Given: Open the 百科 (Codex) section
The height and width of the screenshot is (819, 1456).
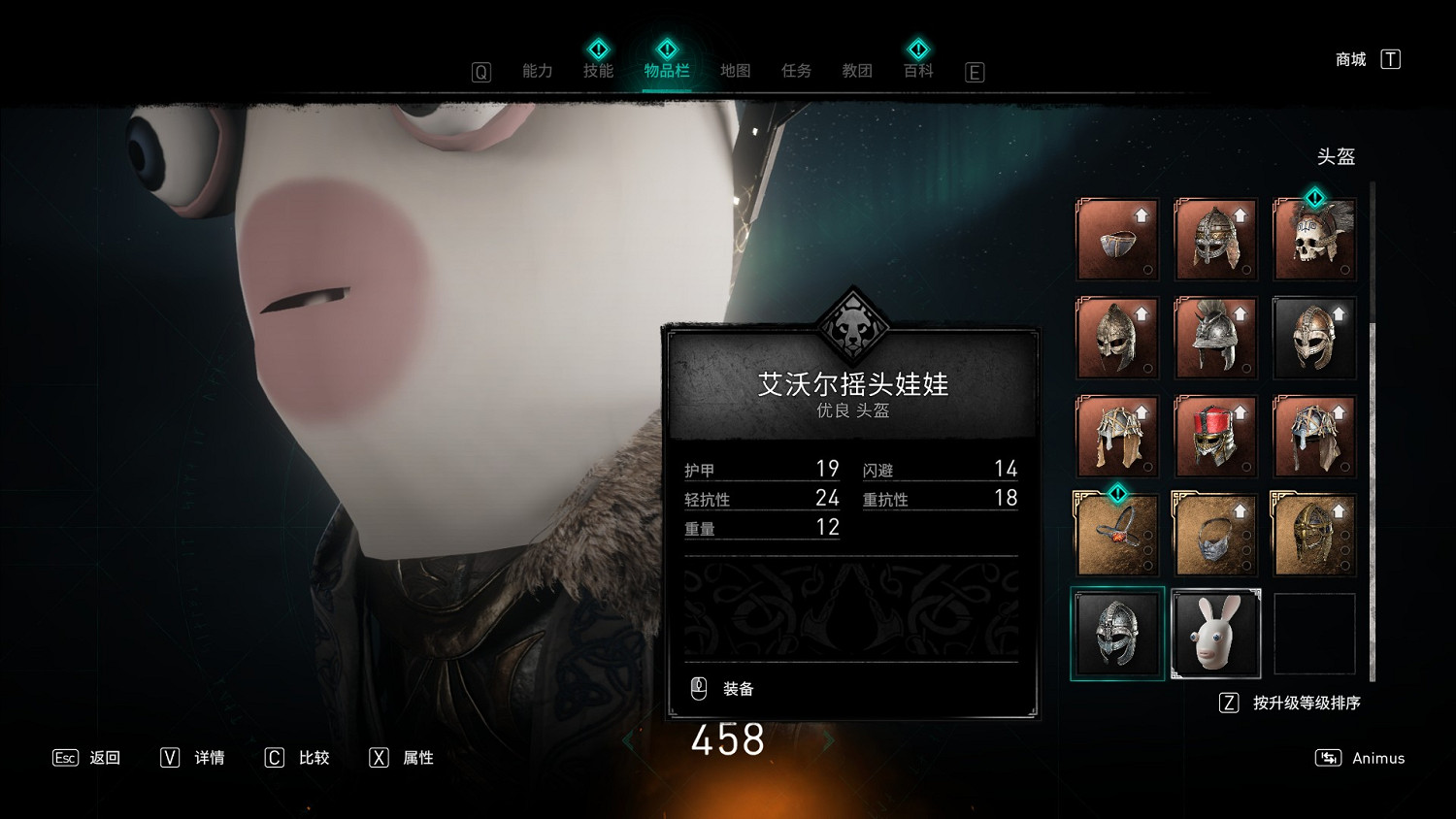Looking at the screenshot, I should coord(918,70).
